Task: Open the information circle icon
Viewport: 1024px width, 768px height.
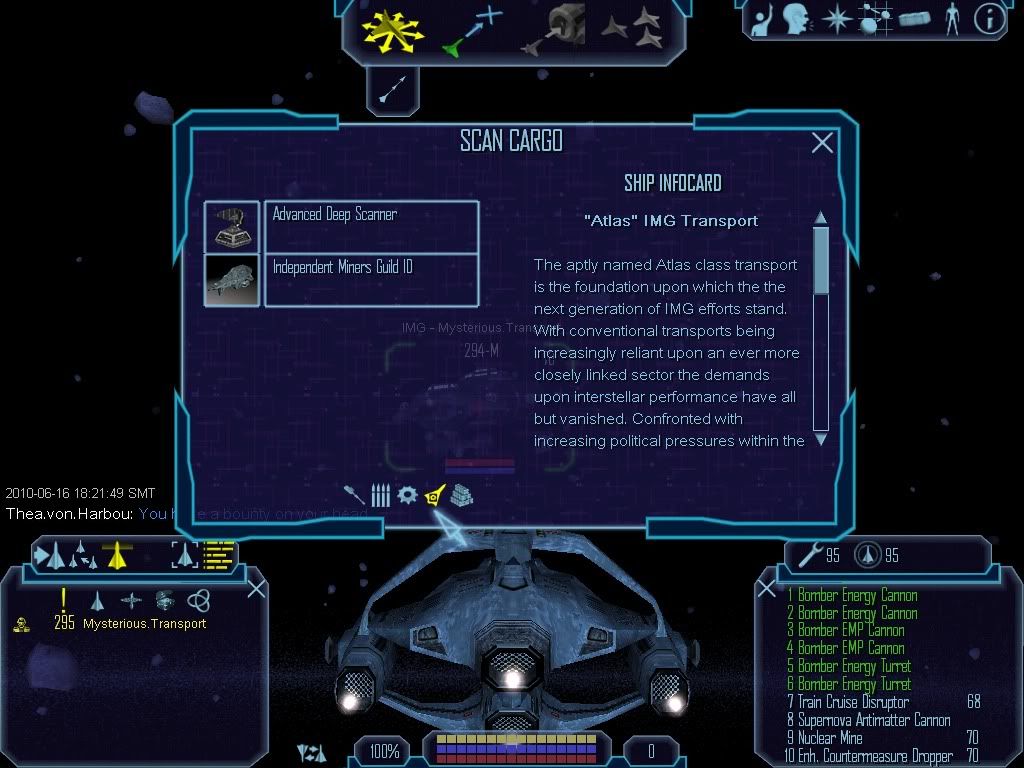Action: tap(989, 19)
